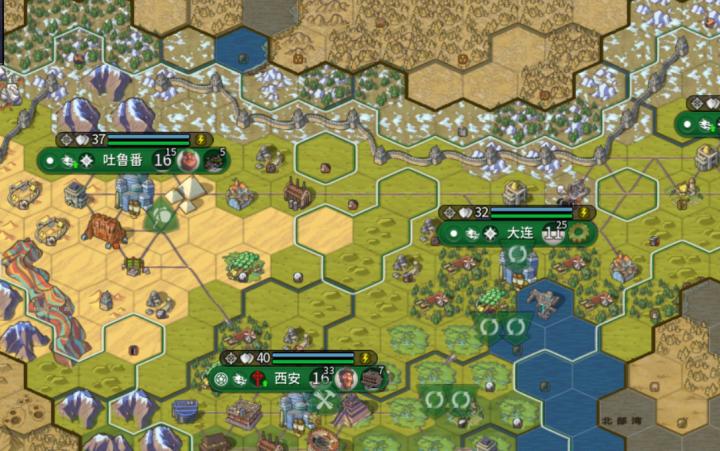Image resolution: width=720 pixels, height=451 pixels.
Task: Click the citizen portrait on 西安's banner
Action: (x=346, y=379)
